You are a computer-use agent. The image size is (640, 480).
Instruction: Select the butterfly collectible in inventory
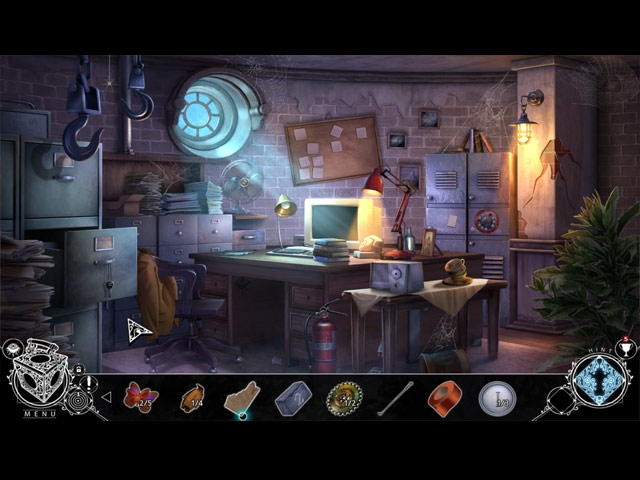(140, 397)
